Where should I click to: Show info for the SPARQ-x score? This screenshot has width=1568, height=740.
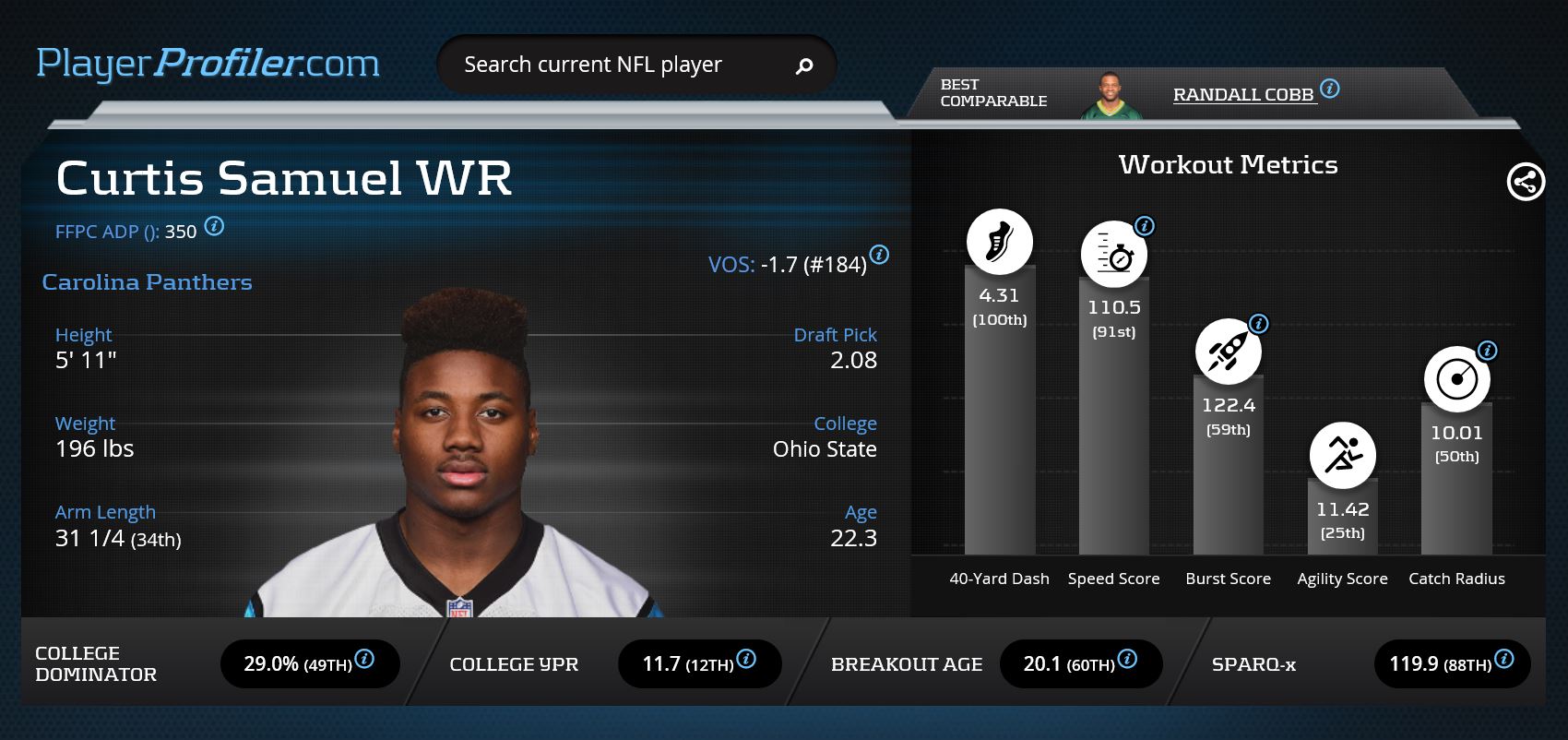[x=1504, y=659]
